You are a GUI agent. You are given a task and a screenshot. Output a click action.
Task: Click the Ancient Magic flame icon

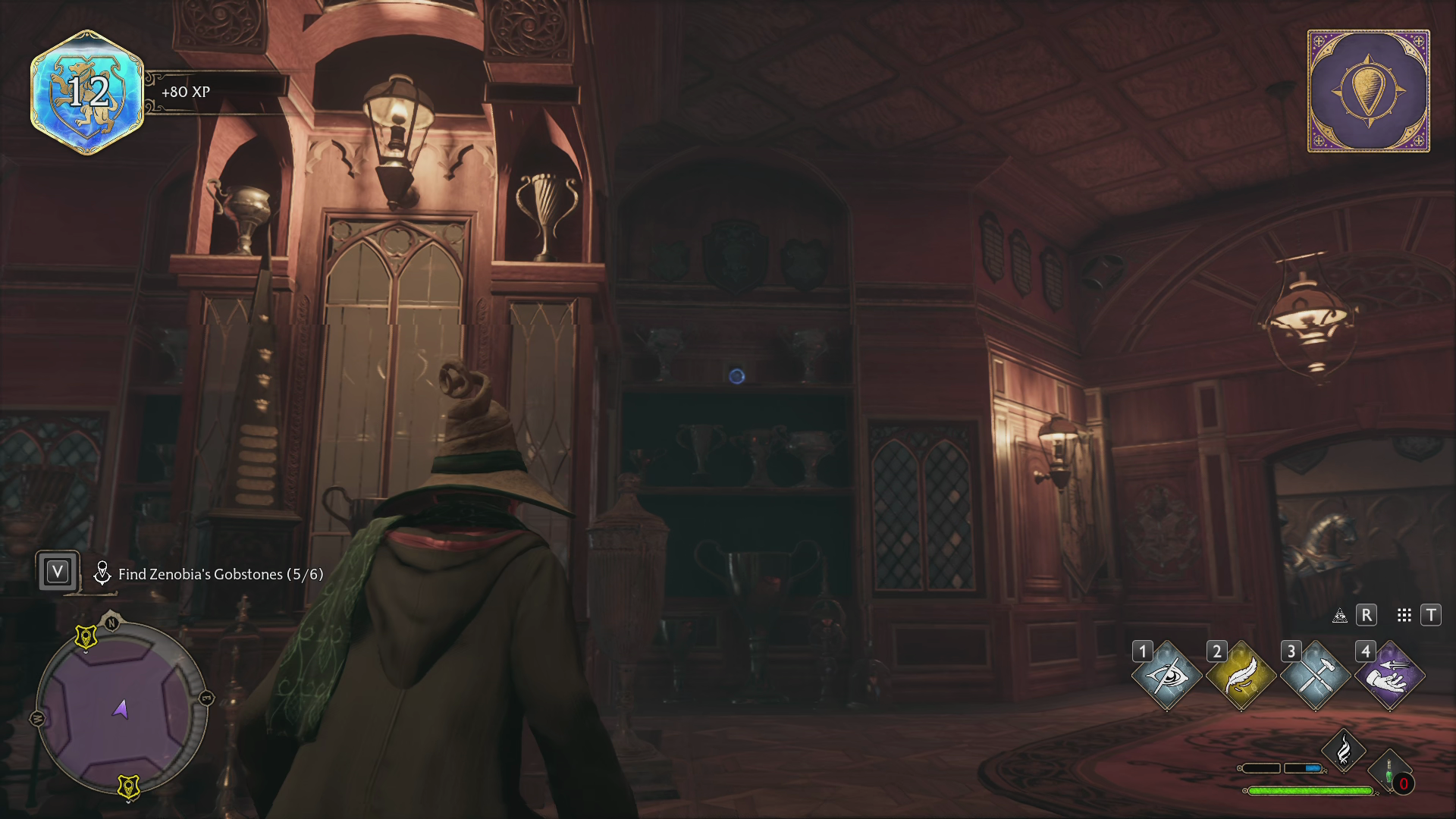(1344, 748)
